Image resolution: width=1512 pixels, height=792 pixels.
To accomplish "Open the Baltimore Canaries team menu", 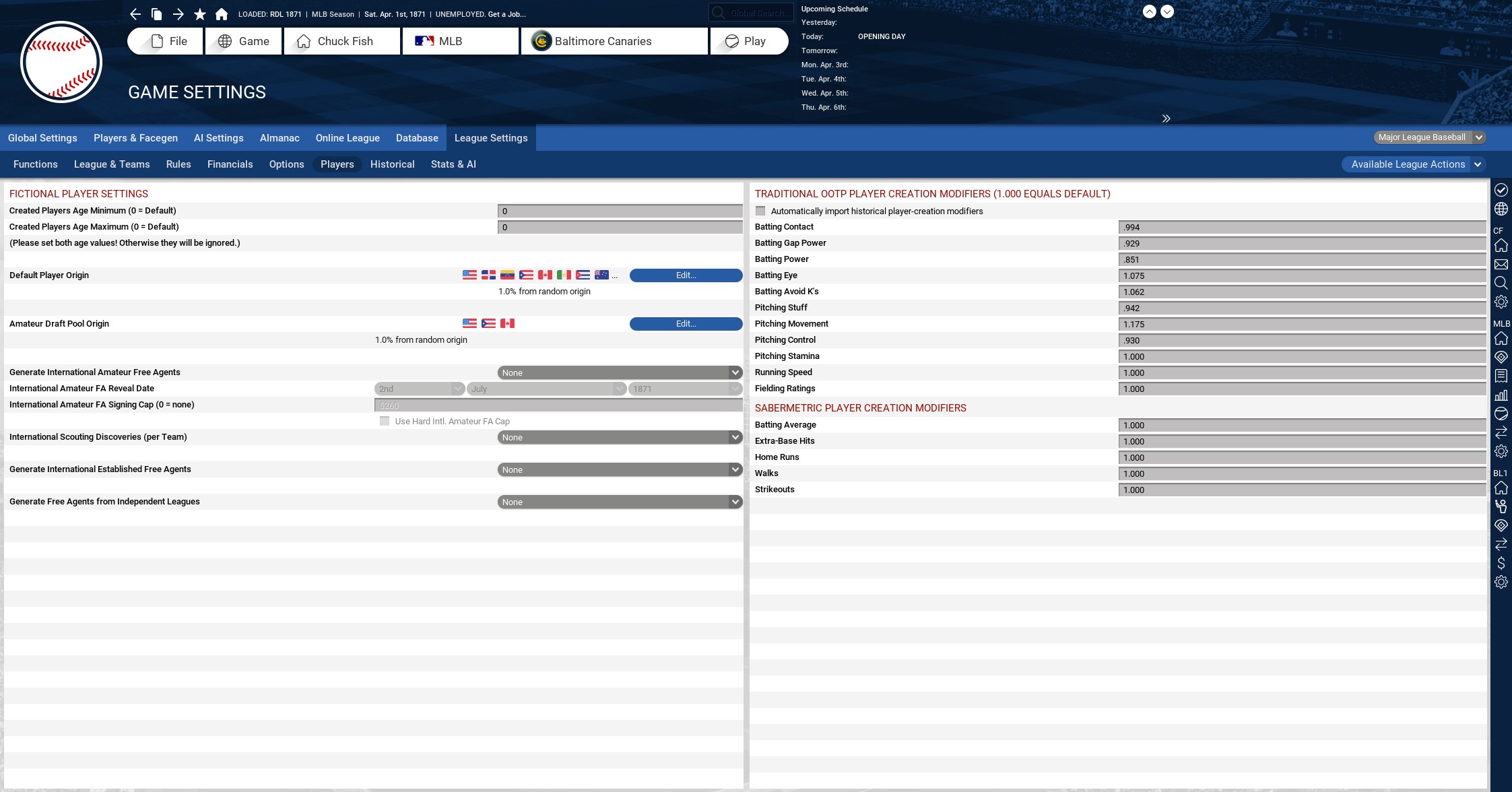I will tap(614, 41).
